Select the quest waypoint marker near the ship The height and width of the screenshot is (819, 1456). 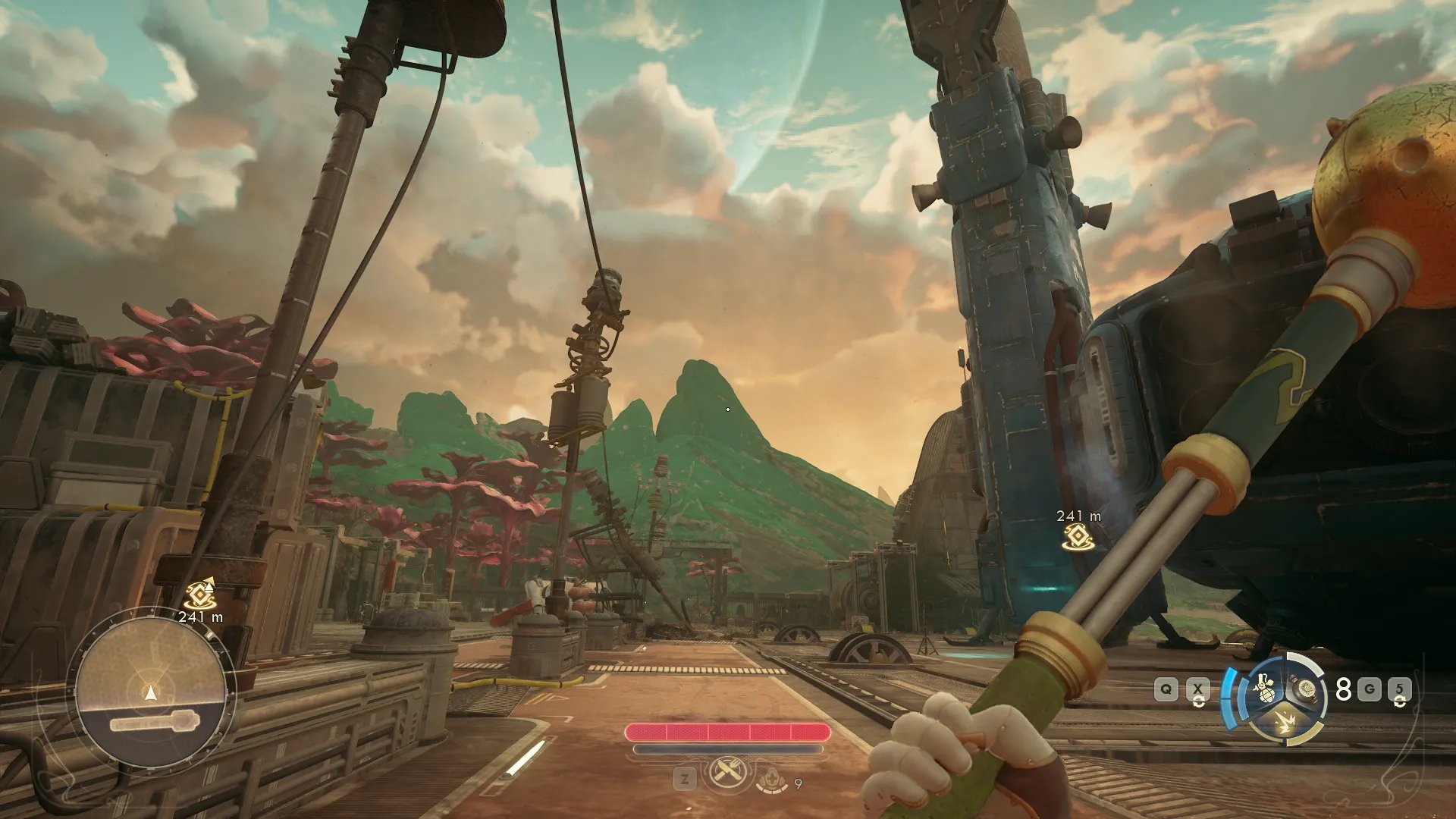(x=1077, y=537)
